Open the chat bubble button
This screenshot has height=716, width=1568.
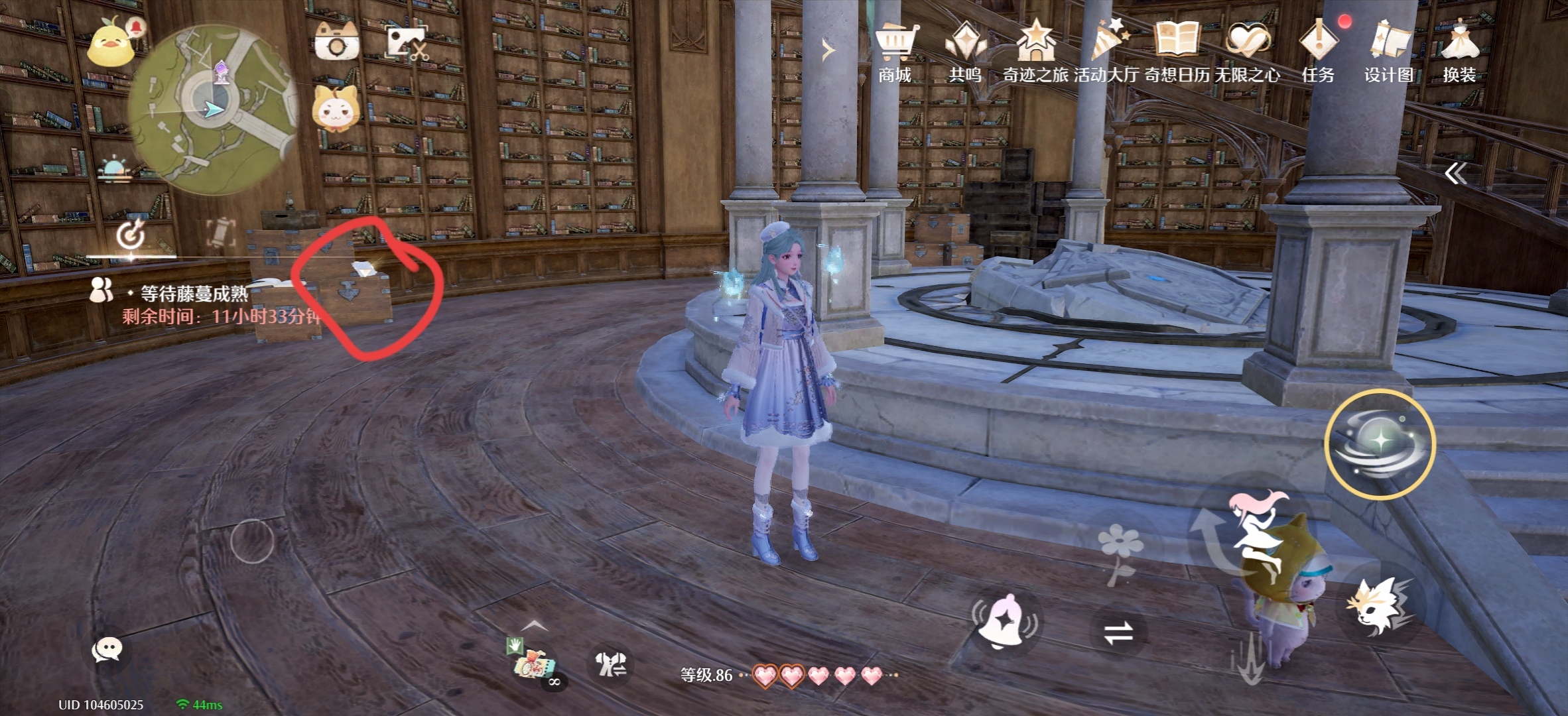coord(107,650)
